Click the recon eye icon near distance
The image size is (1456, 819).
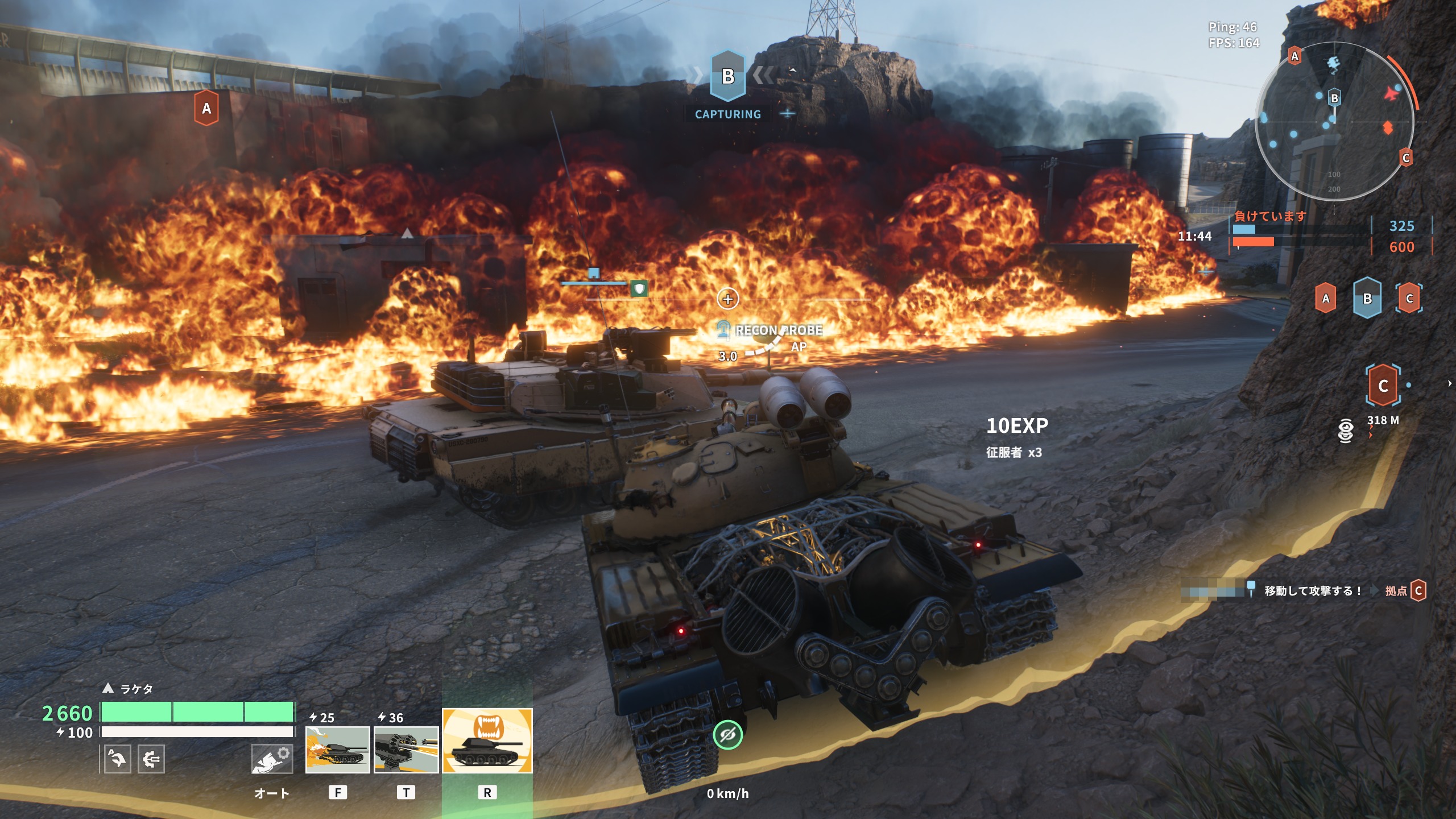pyautogui.click(x=1346, y=431)
